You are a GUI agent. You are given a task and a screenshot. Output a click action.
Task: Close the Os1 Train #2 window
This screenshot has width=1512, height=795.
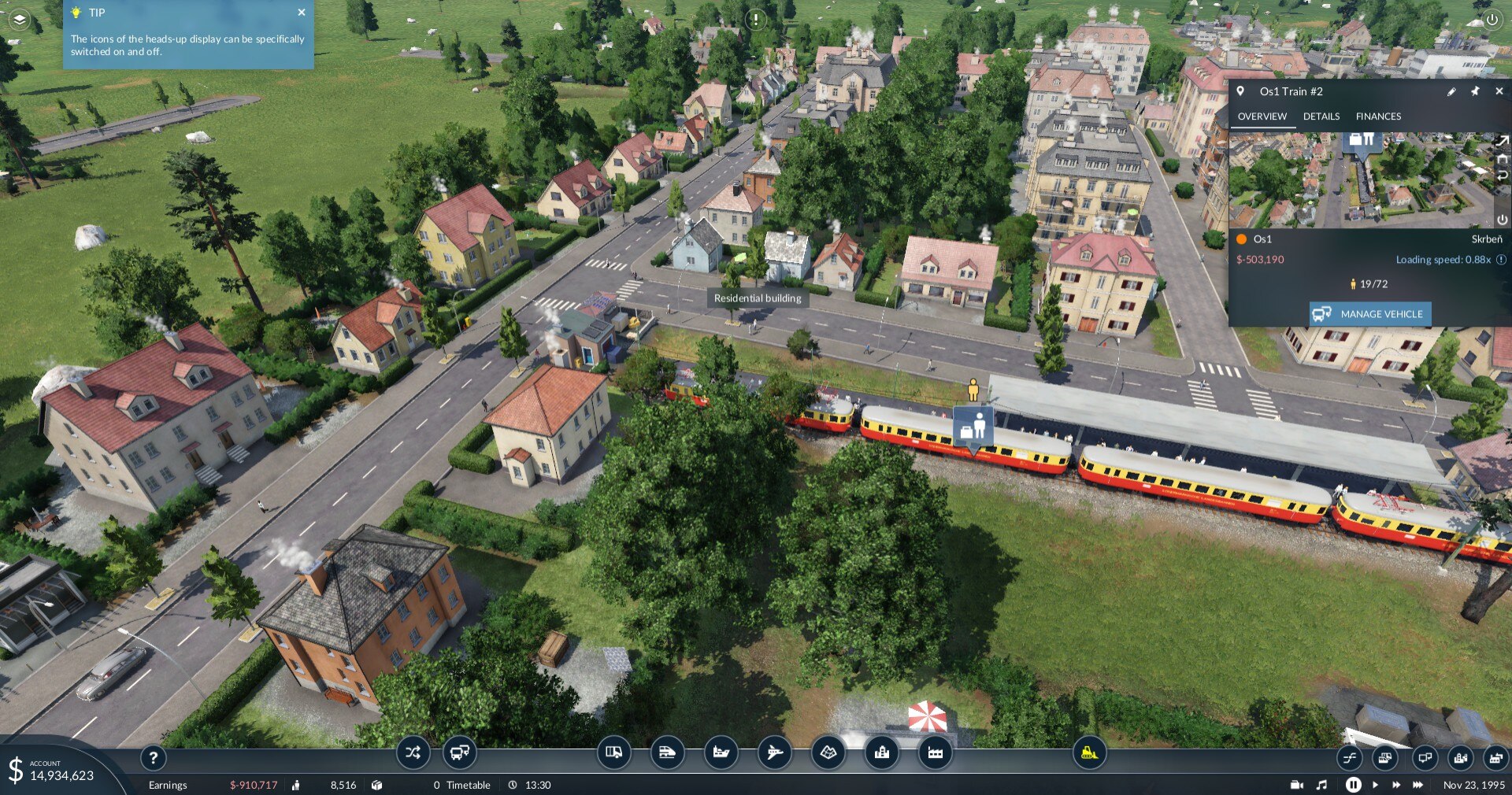(1499, 91)
